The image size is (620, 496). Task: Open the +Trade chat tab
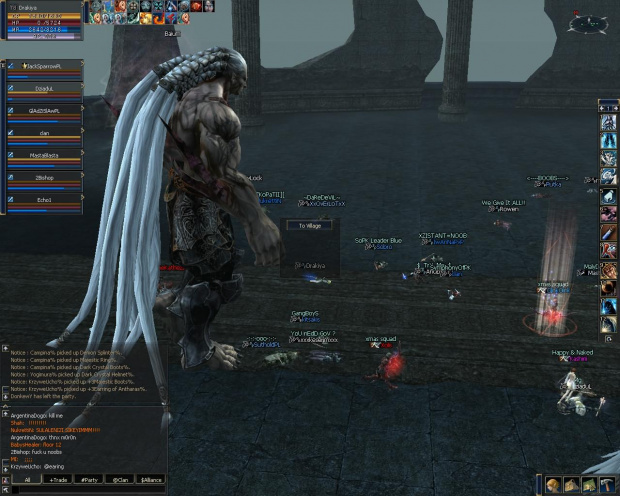(59, 480)
